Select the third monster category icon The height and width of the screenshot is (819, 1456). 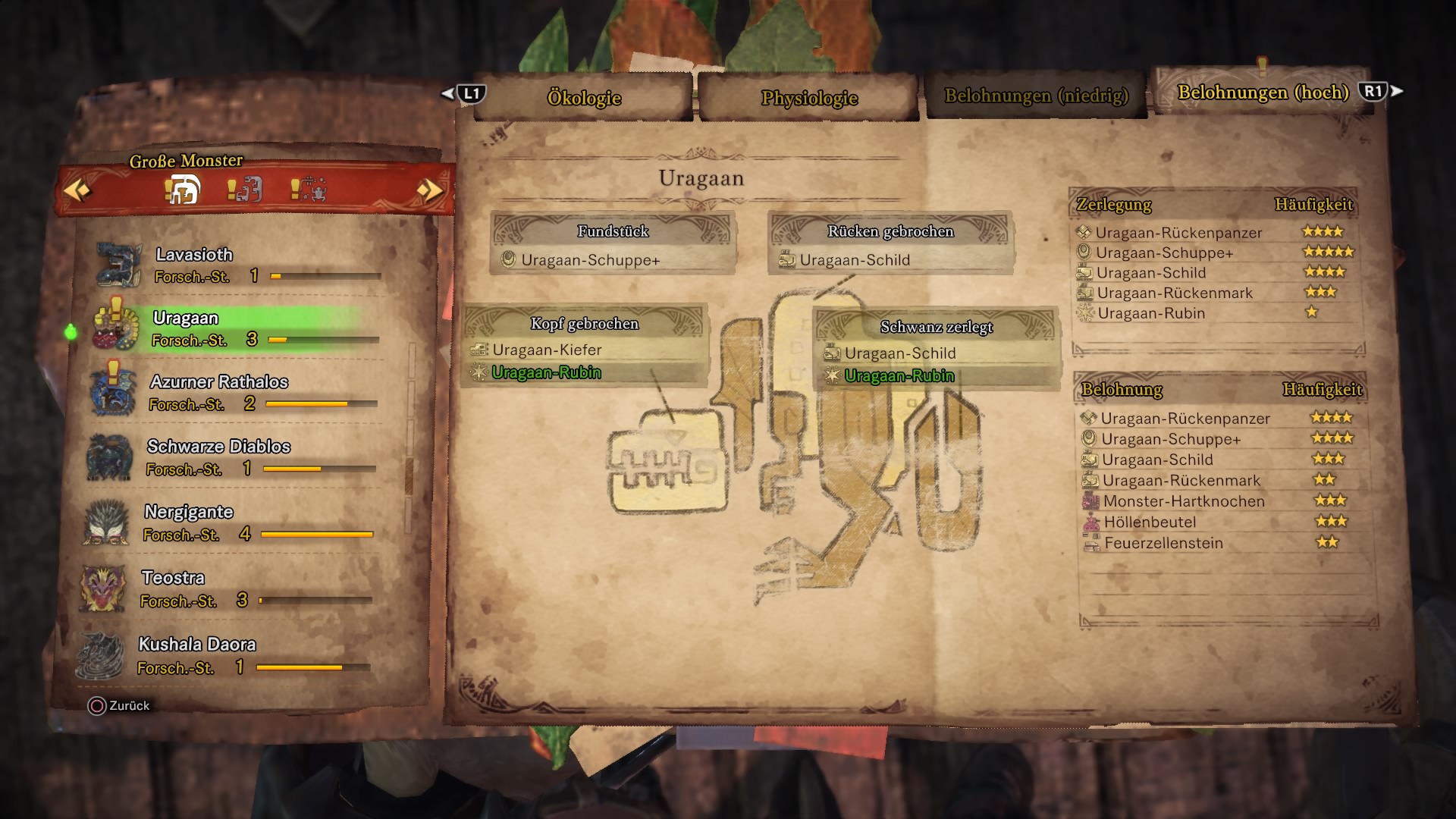click(x=309, y=190)
